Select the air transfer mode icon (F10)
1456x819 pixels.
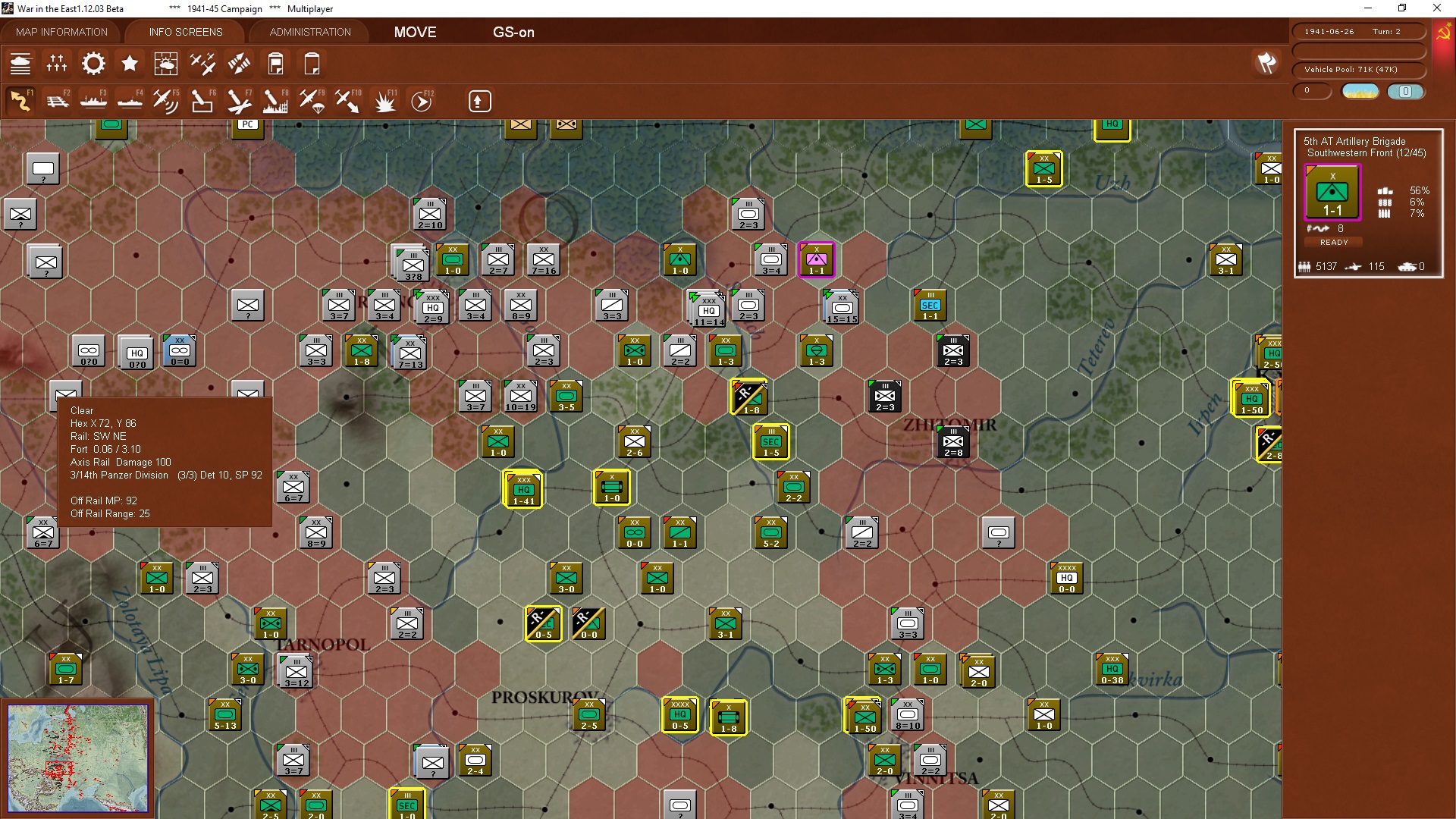coord(348,100)
